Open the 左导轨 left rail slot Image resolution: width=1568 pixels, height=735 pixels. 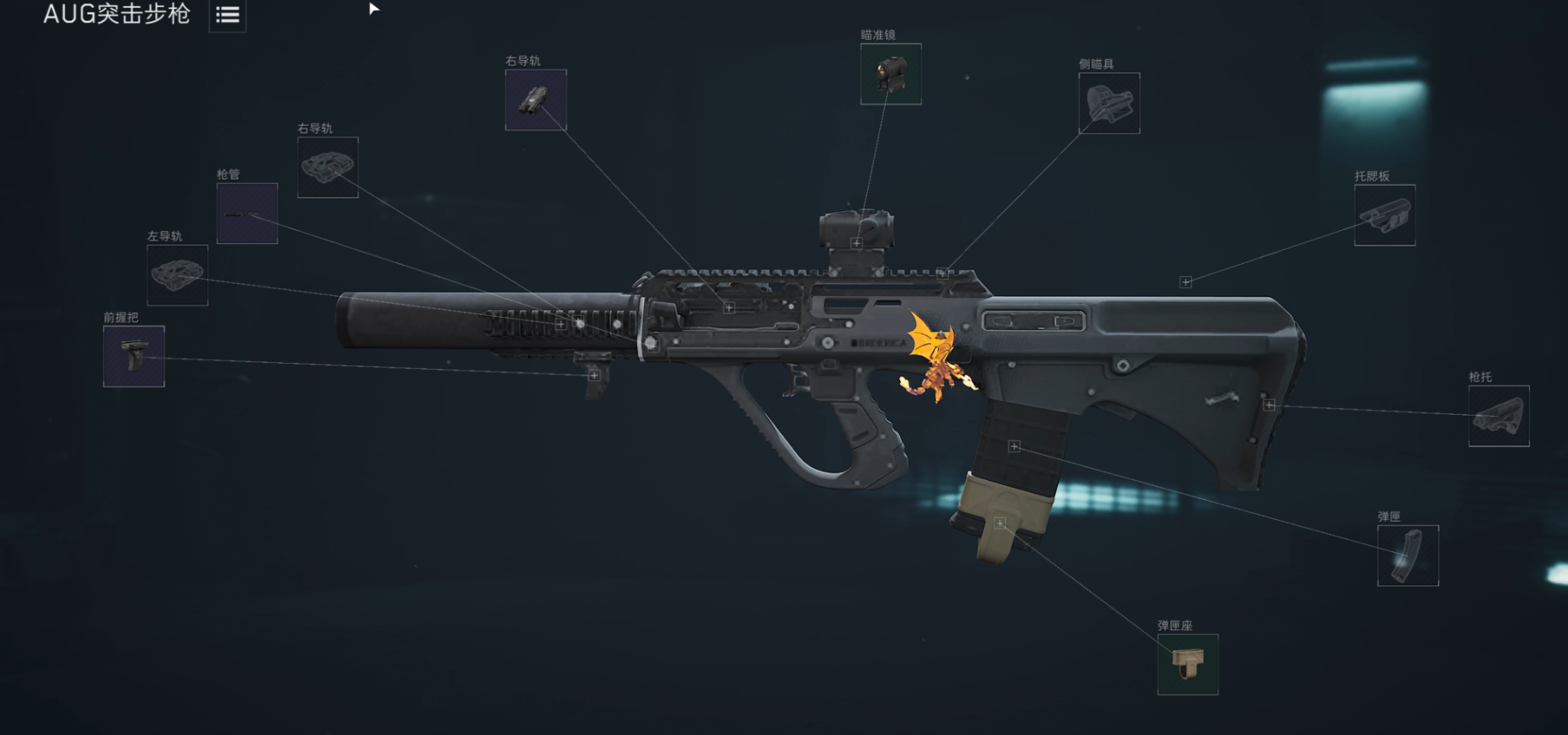178,275
